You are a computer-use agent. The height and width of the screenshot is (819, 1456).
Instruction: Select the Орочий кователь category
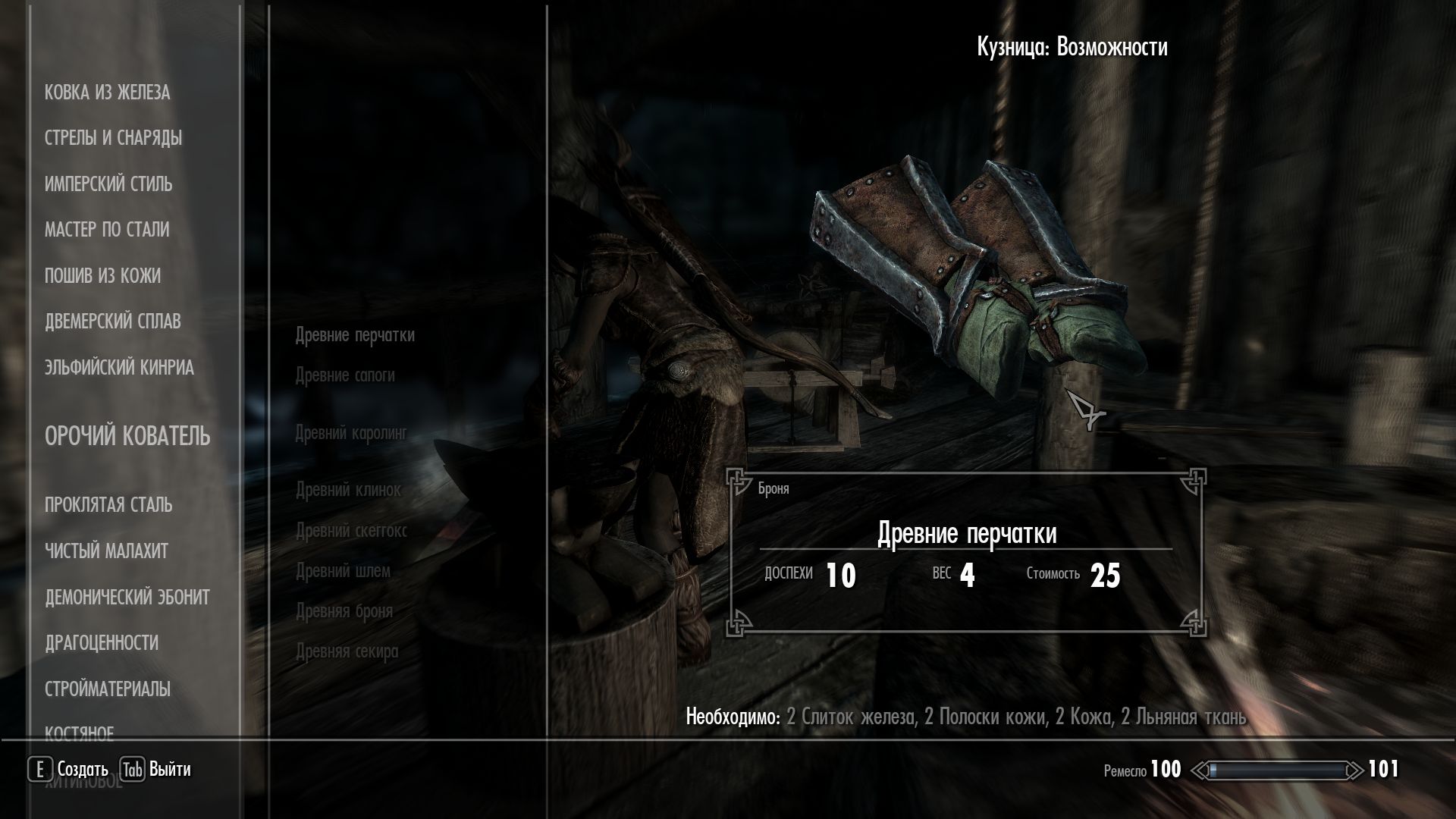(x=127, y=437)
